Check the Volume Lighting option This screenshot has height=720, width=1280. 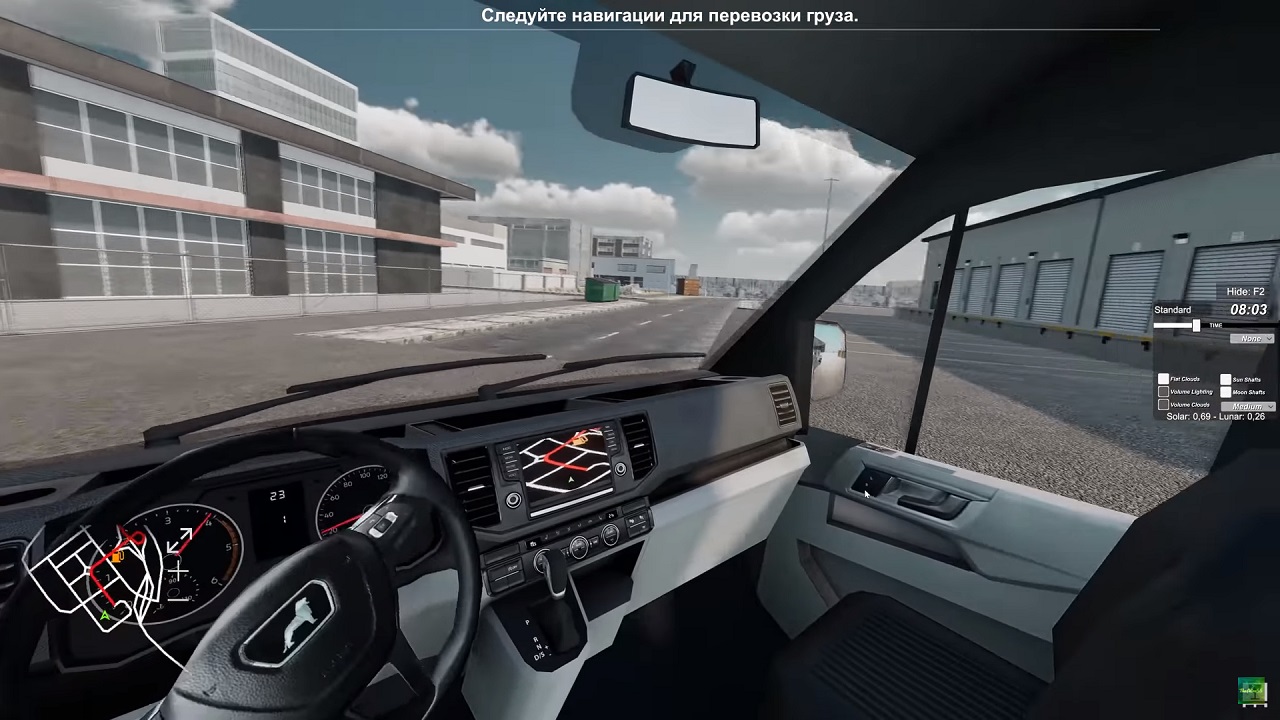(x=1163, y=391)
